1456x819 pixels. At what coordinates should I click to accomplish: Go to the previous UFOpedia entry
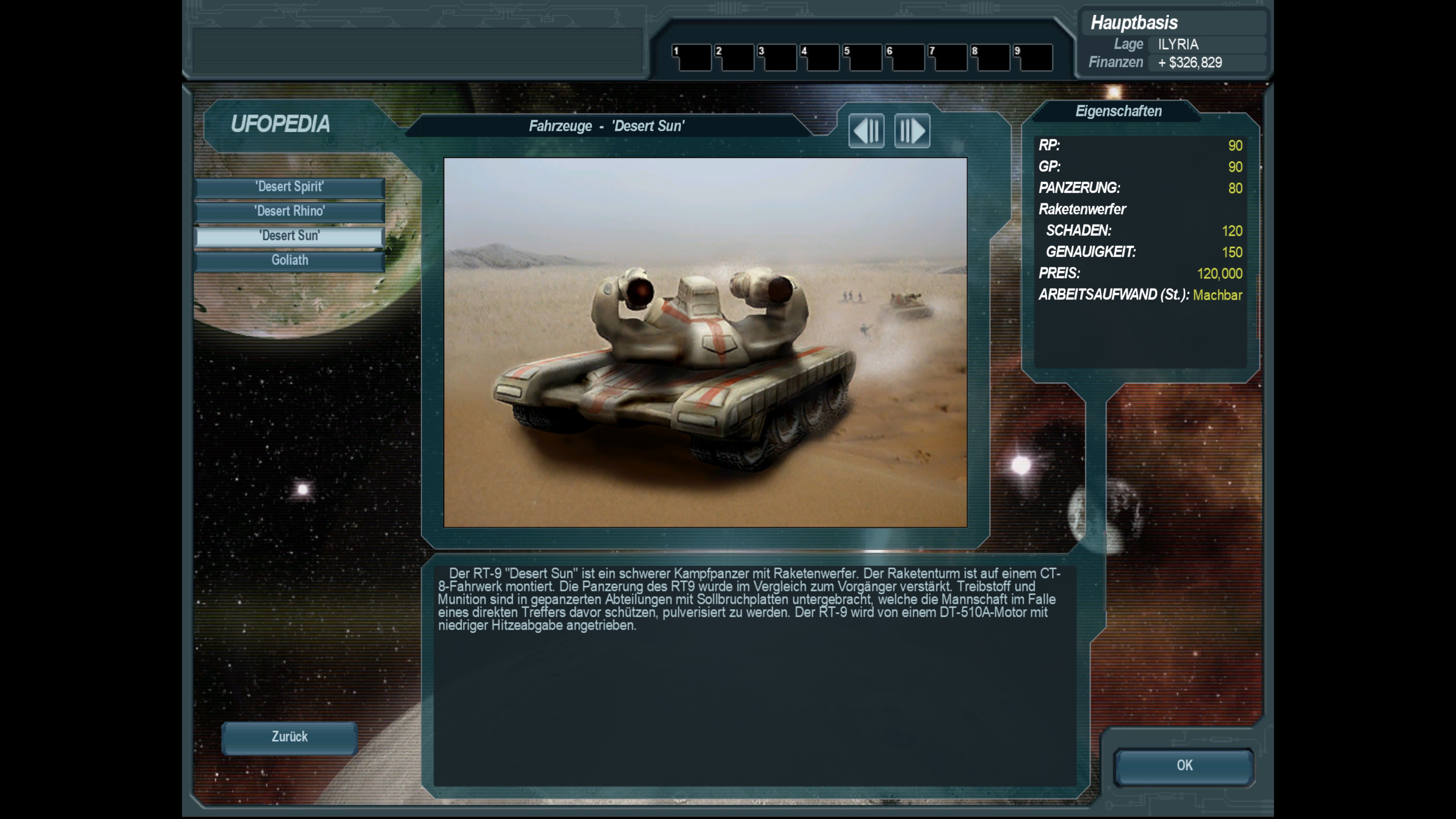(866, 131)
